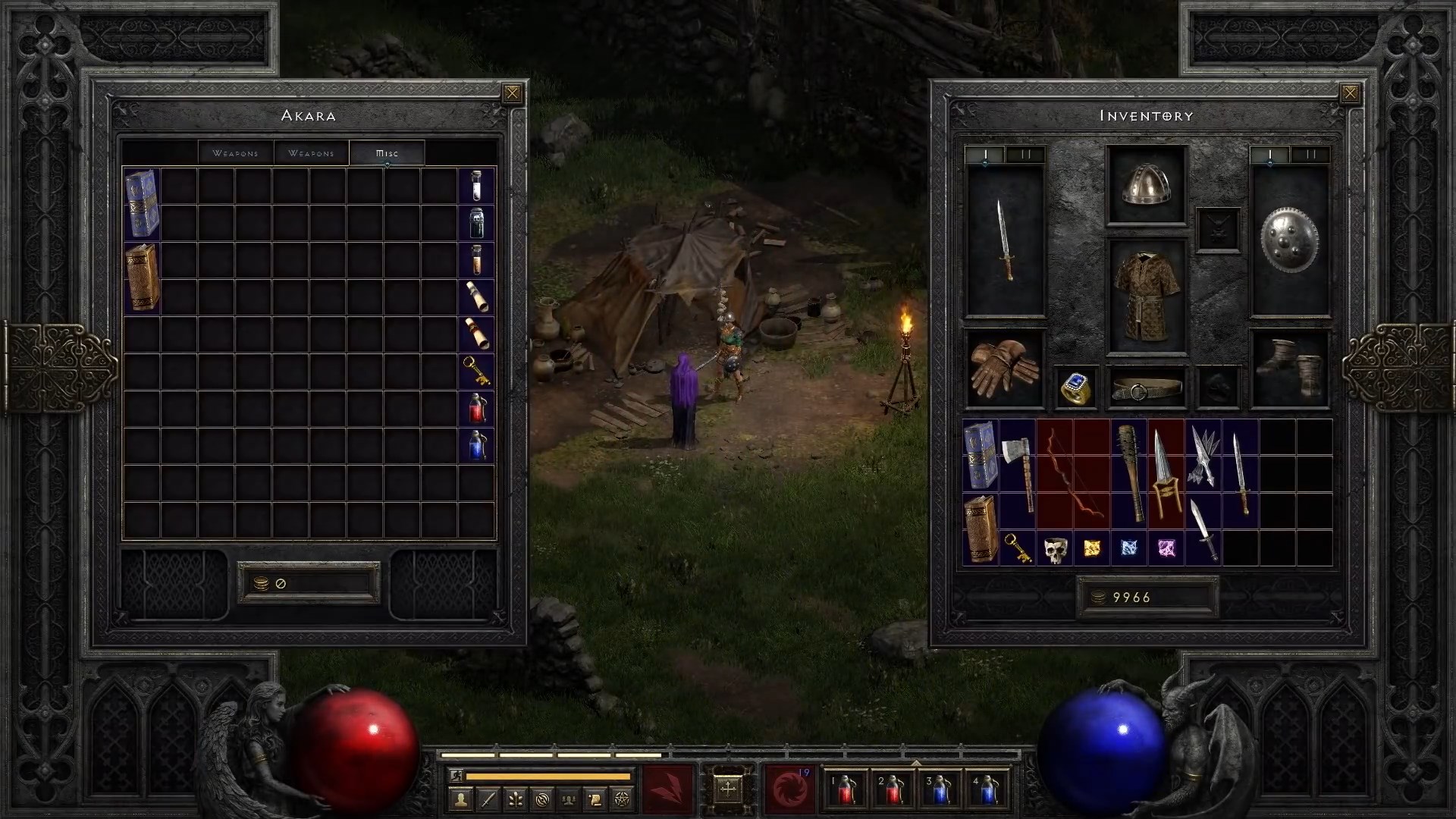Open the skill tree icon

514,798
